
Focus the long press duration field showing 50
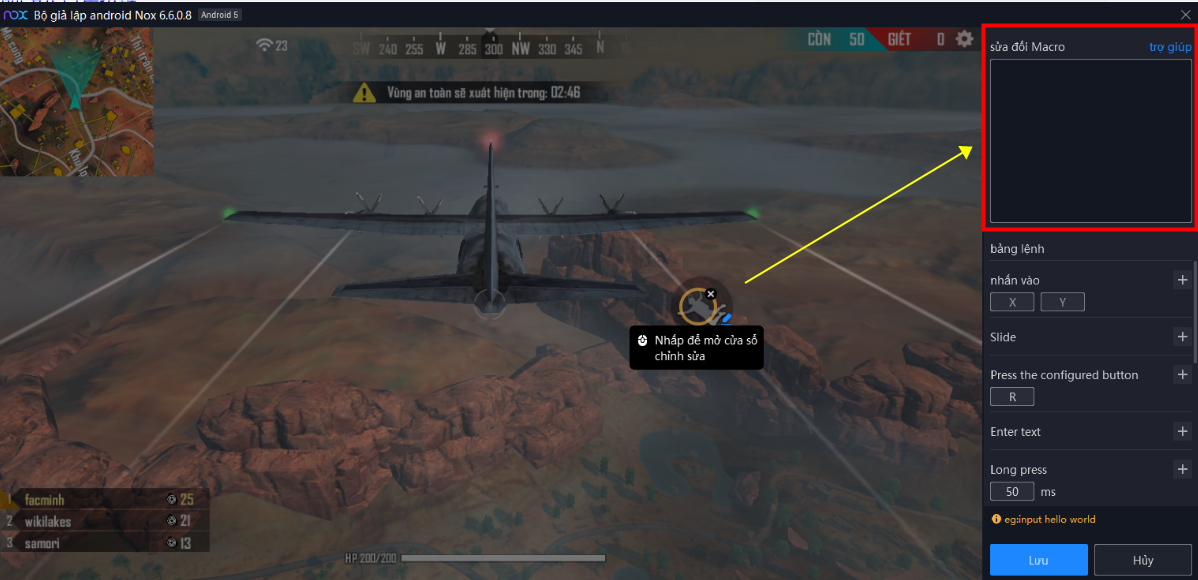[x=1012, y=492]
